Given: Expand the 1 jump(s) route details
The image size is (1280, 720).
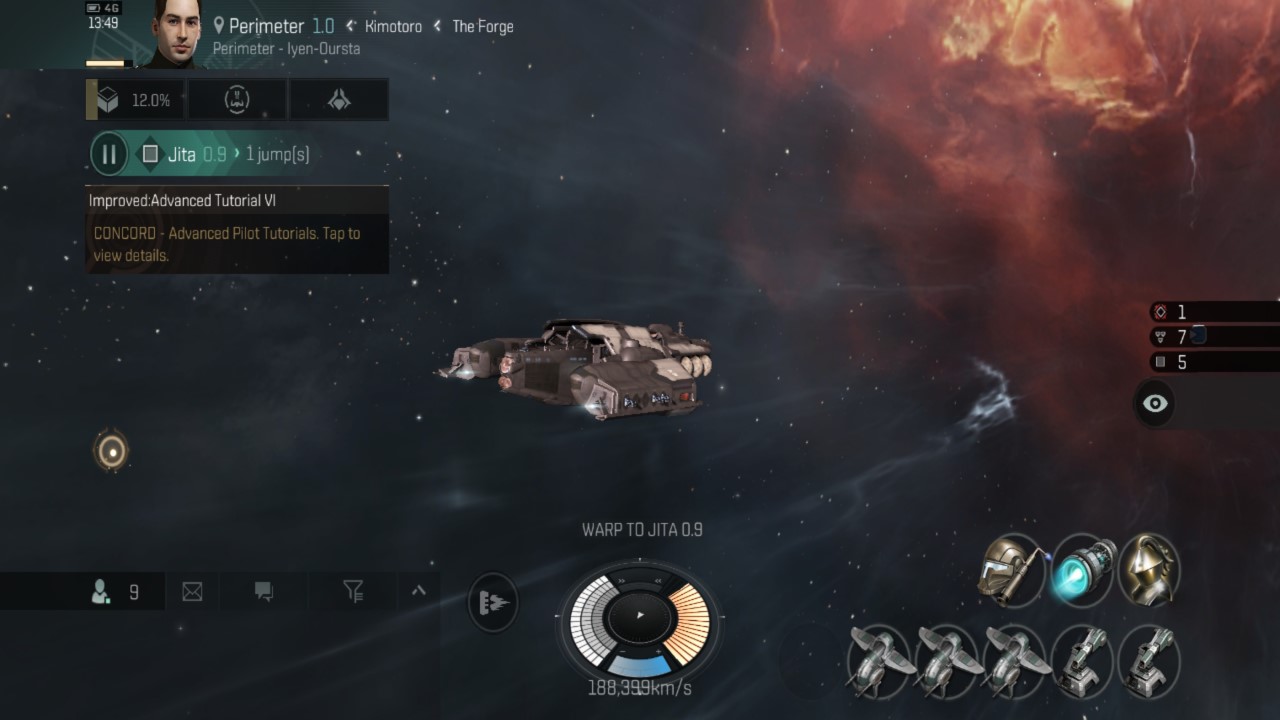Looking at the screenshot, I should 277,154.
